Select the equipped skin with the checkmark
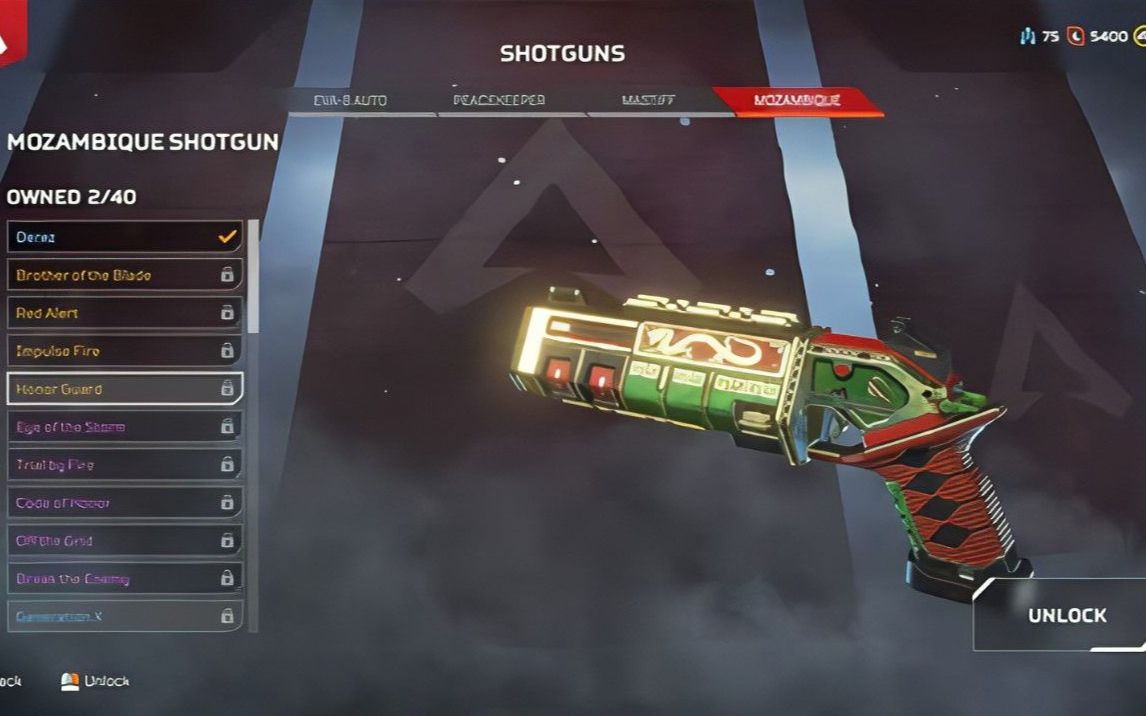The image size is (1146, 716). (x=125, y=237)
